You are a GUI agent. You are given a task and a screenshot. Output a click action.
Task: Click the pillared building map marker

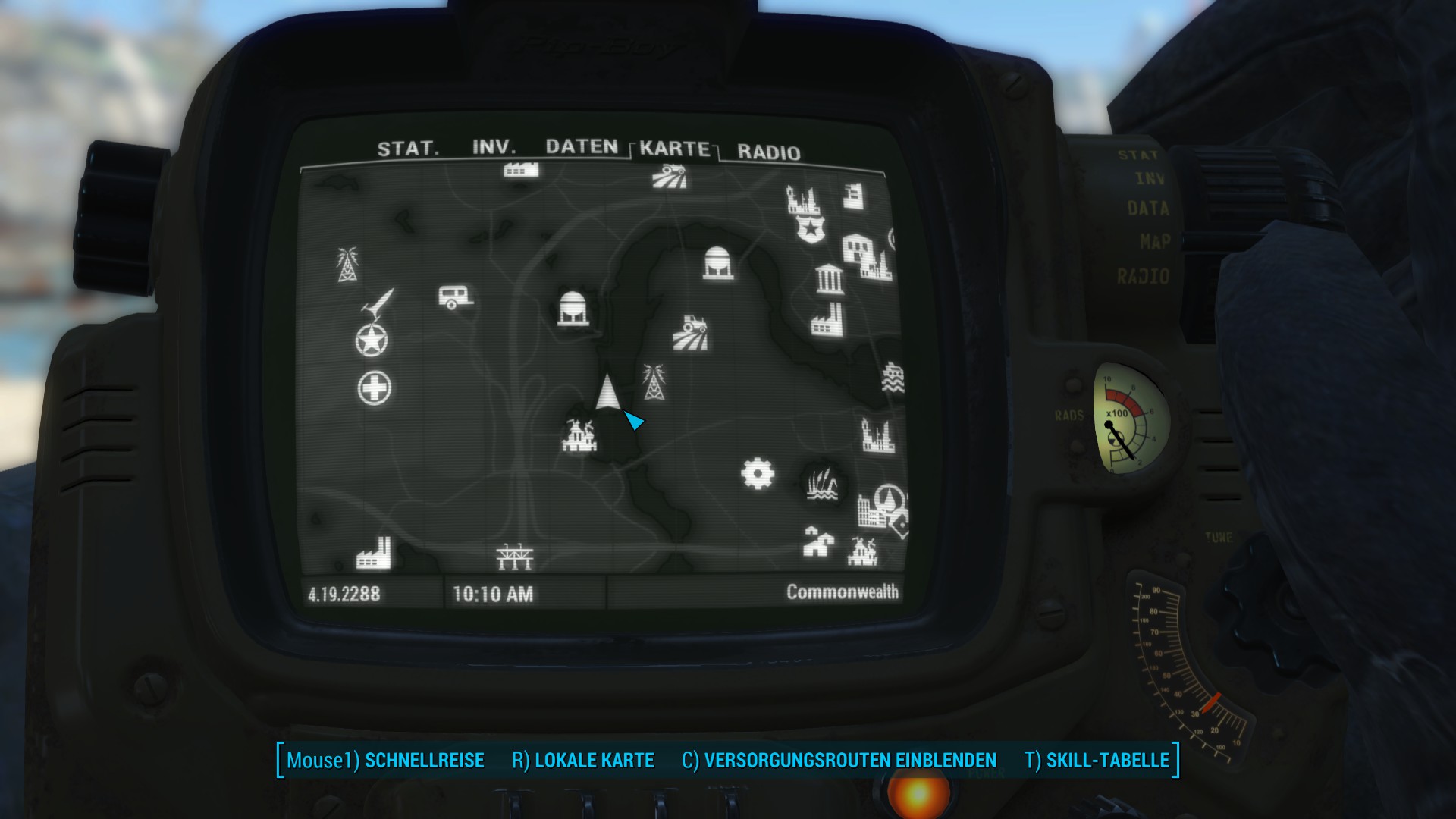828,279
